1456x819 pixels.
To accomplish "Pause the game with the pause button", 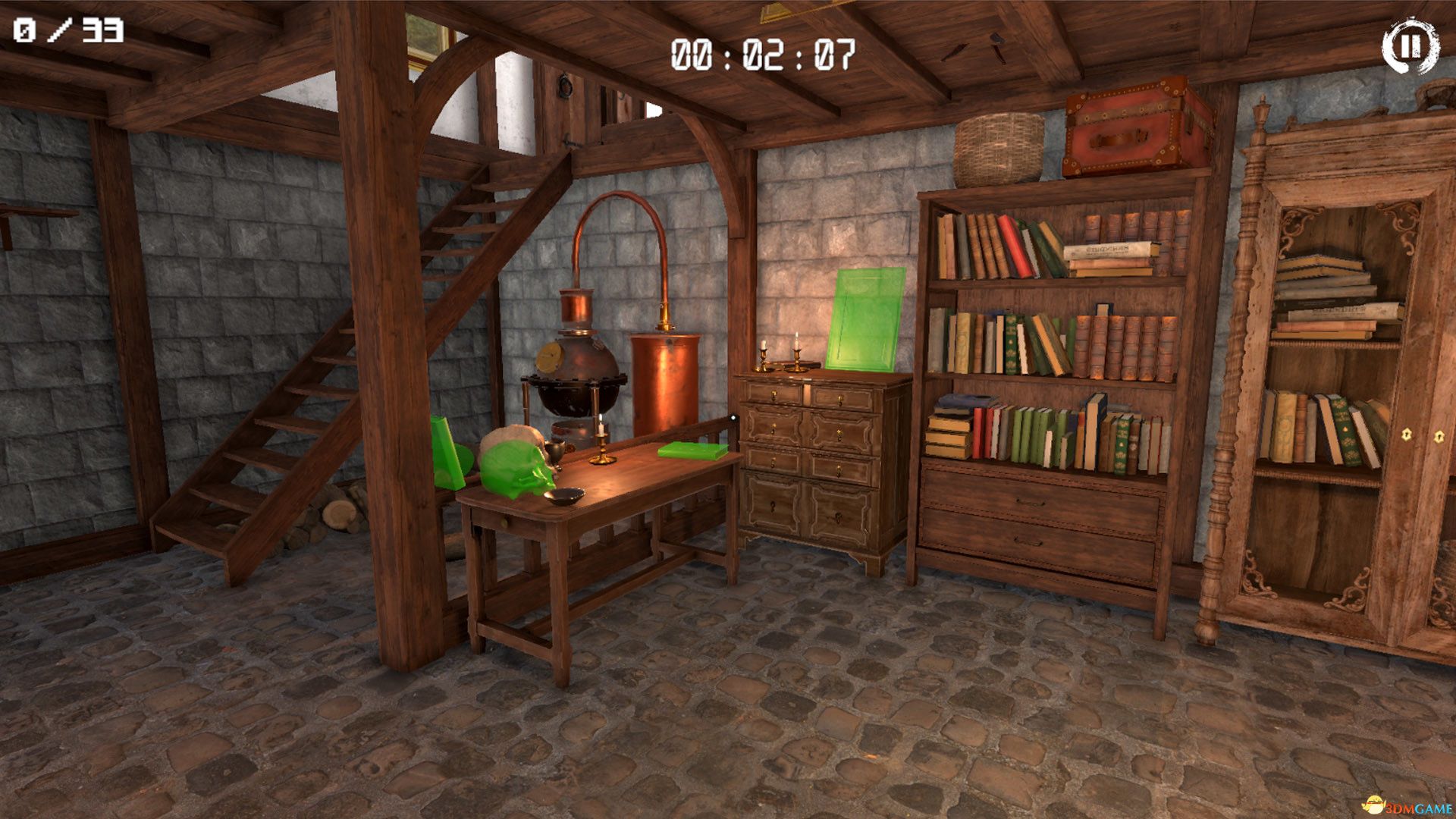I will [x=1410, y=47].
